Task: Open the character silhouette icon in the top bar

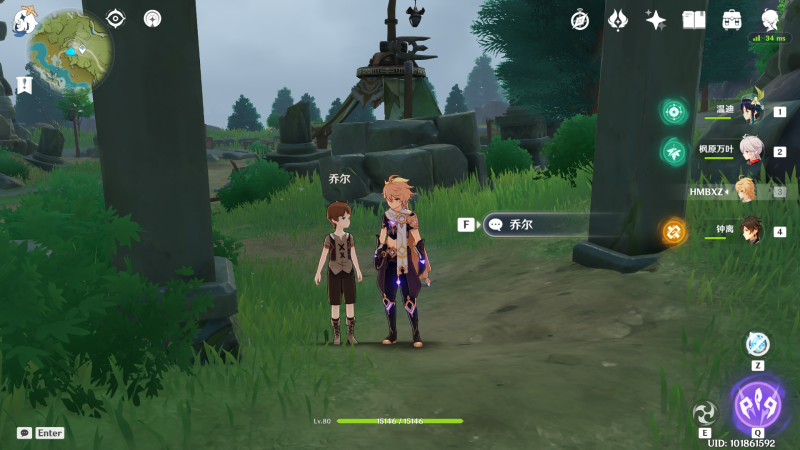Action: point(770,20)
